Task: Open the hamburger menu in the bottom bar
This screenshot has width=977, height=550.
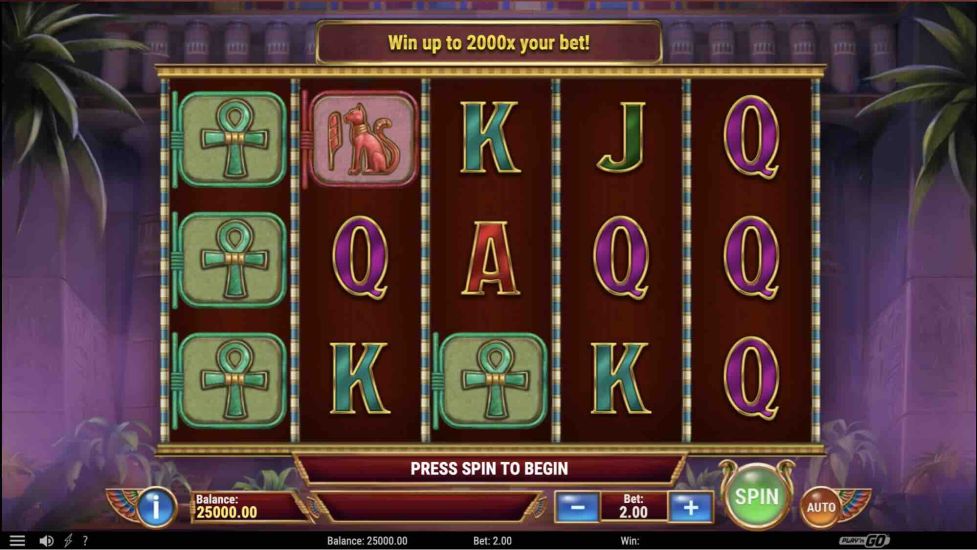Action: coord(17,541)
